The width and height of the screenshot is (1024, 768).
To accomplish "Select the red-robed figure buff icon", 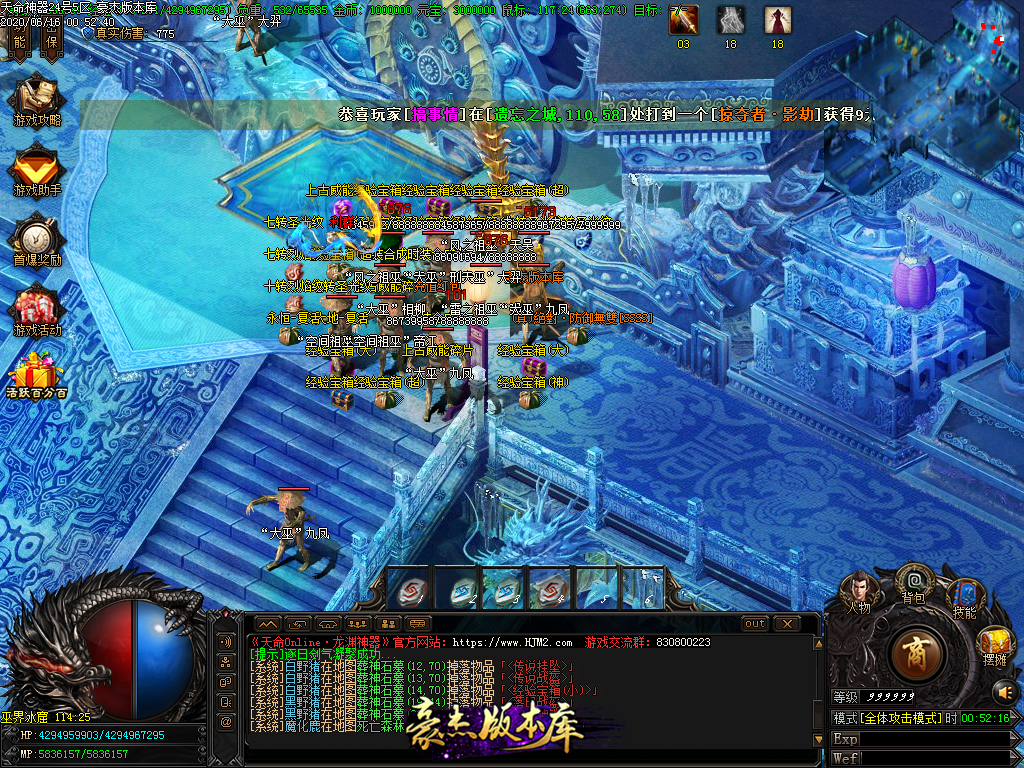I will (x=777, y=20).
